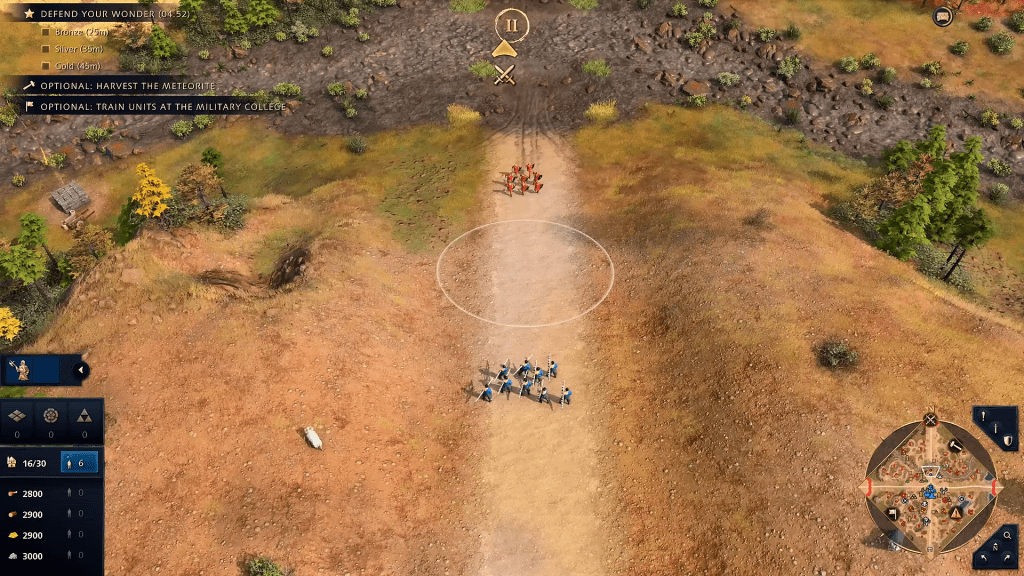Click the crossed swords icon below the age emblem

(506, 74)
